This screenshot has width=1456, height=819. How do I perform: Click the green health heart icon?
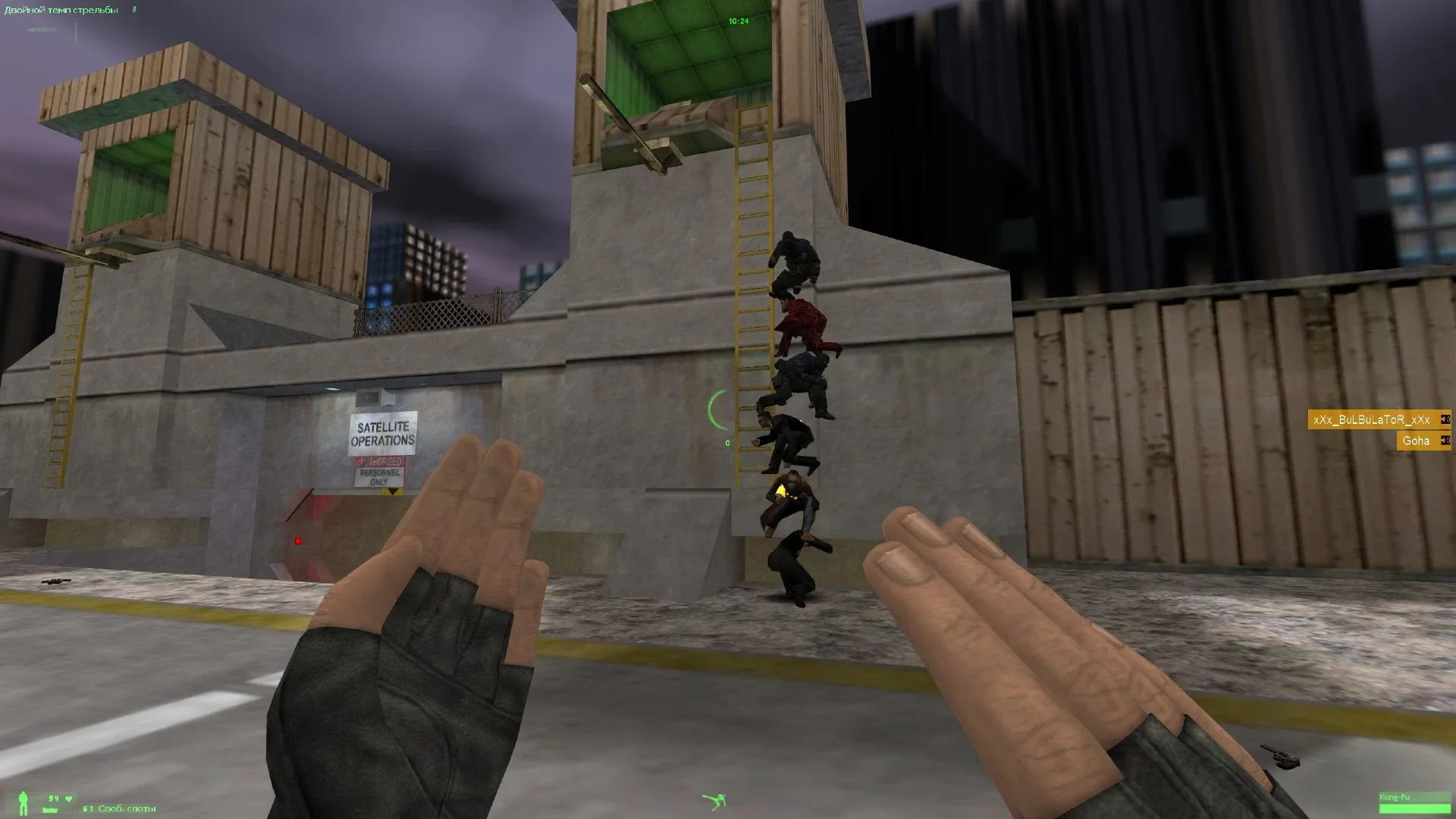68,799
